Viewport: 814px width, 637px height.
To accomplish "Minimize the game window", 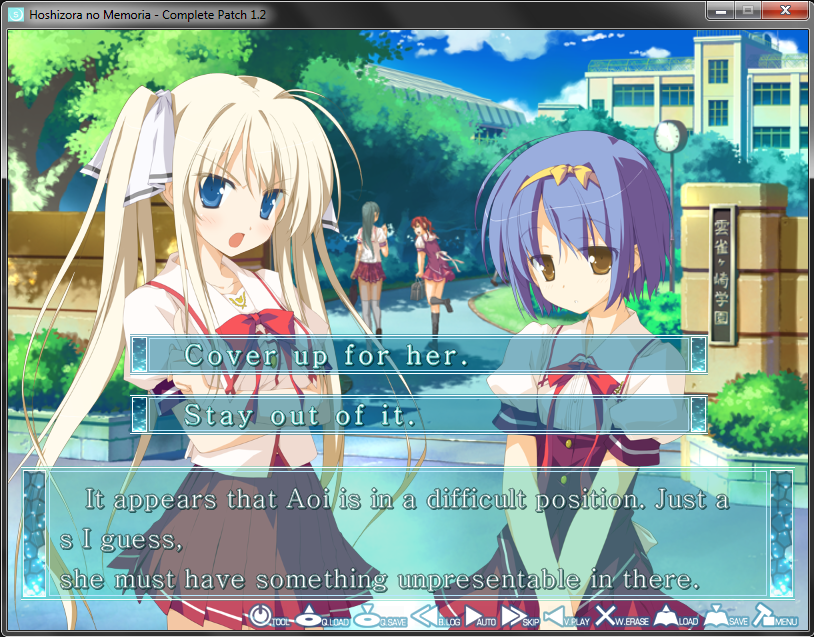I will 720,10.
